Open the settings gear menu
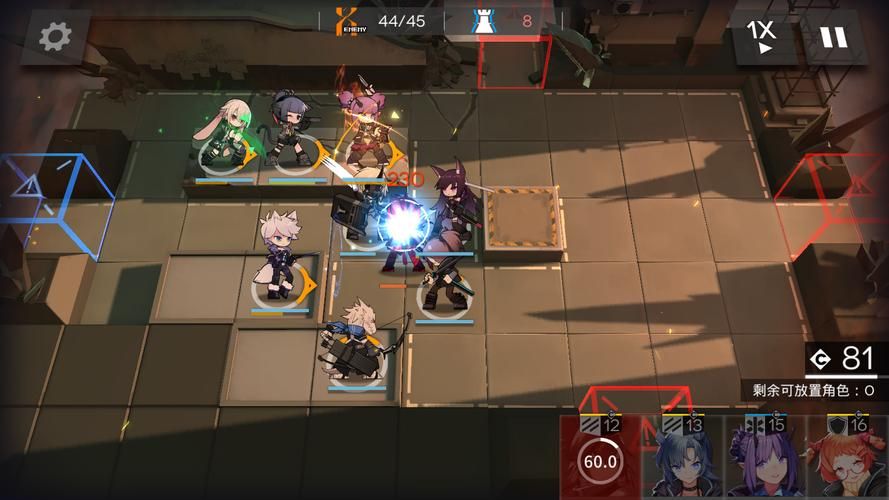Screen dimensions: 889x500 pos(55,37)
